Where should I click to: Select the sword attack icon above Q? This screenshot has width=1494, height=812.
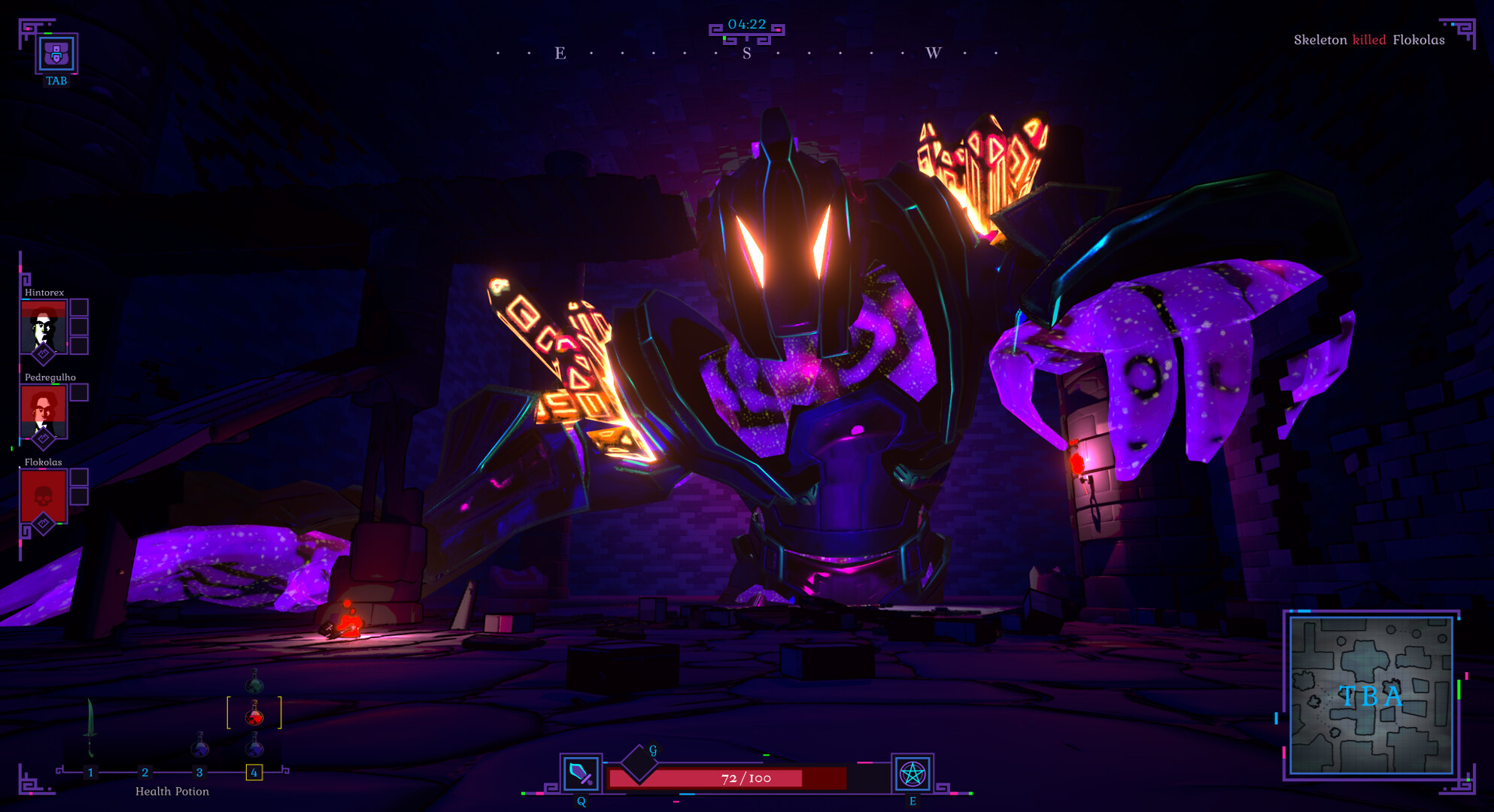pos(580,772)
